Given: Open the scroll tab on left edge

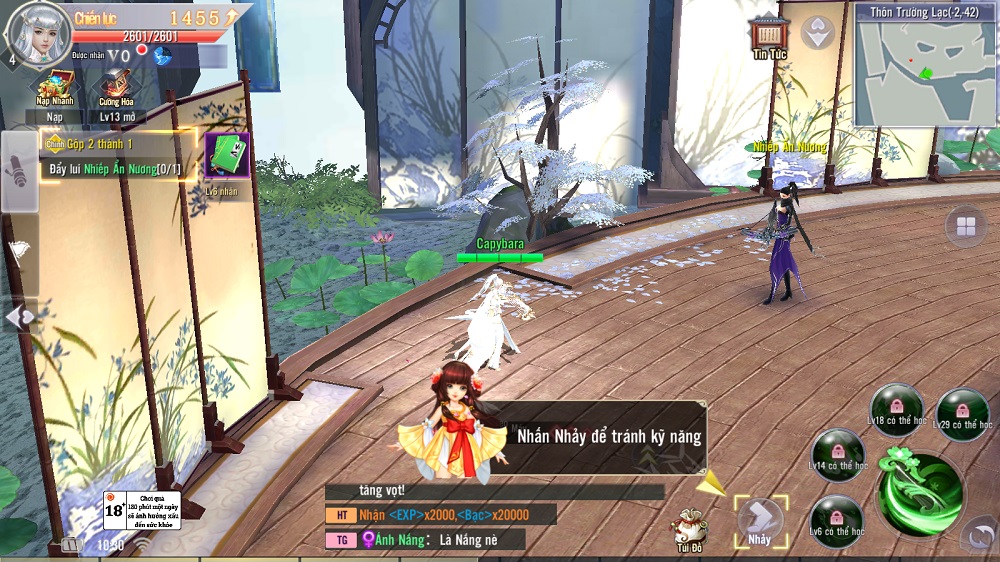Looking at the screenshot, I should pyautogui.click(x=19, y=171).
